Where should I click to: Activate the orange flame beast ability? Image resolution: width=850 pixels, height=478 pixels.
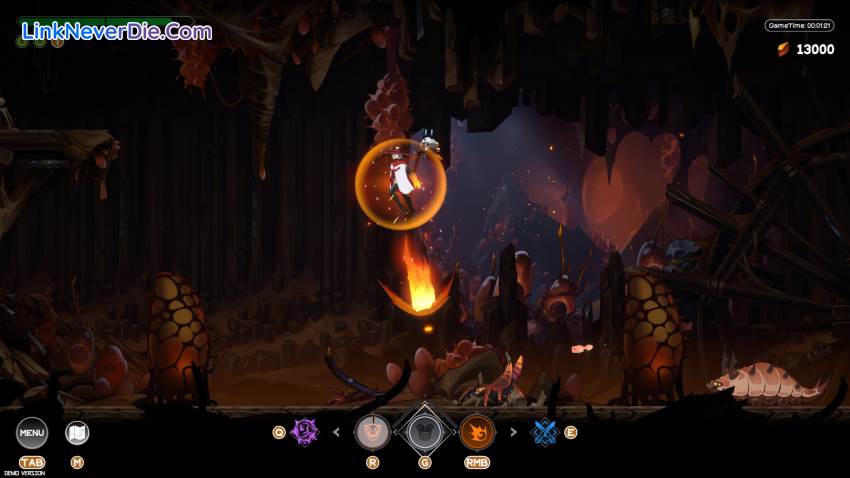tap(477, 432)
